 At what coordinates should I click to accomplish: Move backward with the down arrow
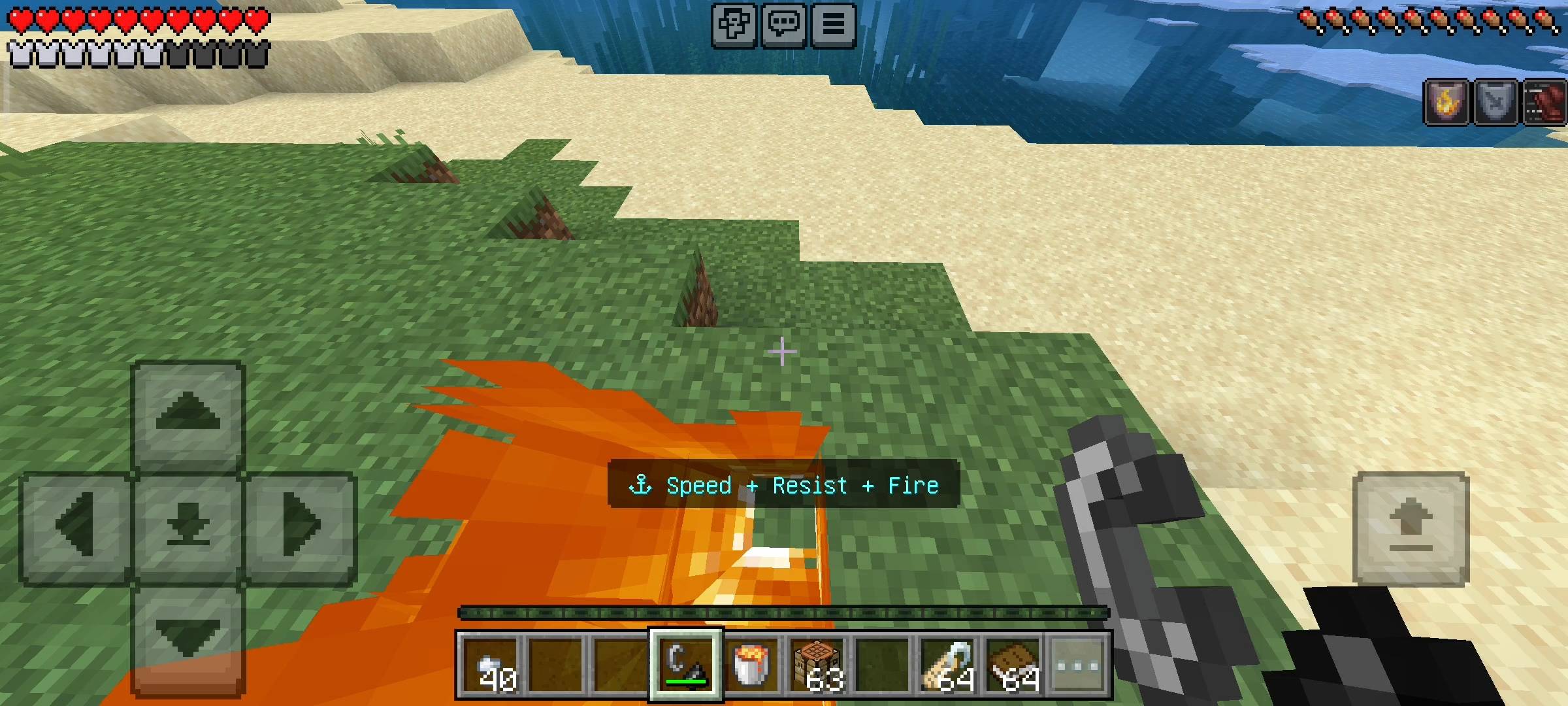(x=188, y=637)
